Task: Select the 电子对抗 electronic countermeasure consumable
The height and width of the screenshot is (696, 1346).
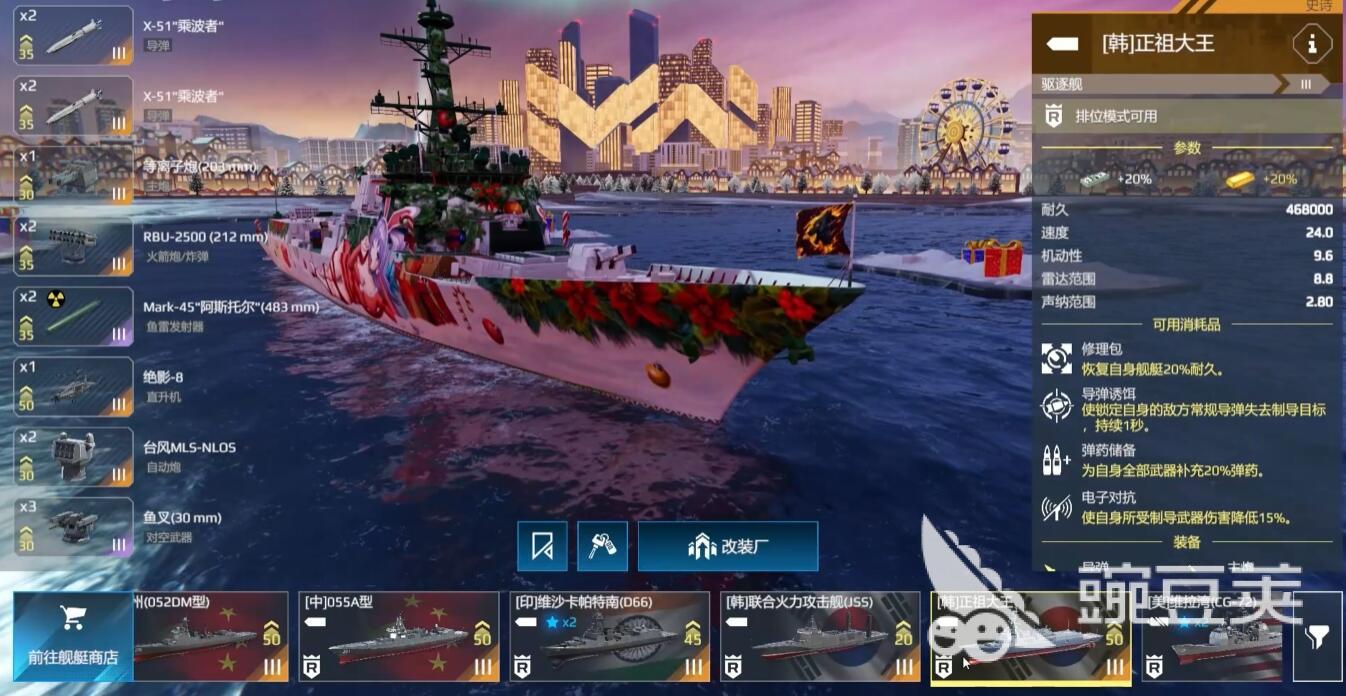Action: [x=1057, y=507]
